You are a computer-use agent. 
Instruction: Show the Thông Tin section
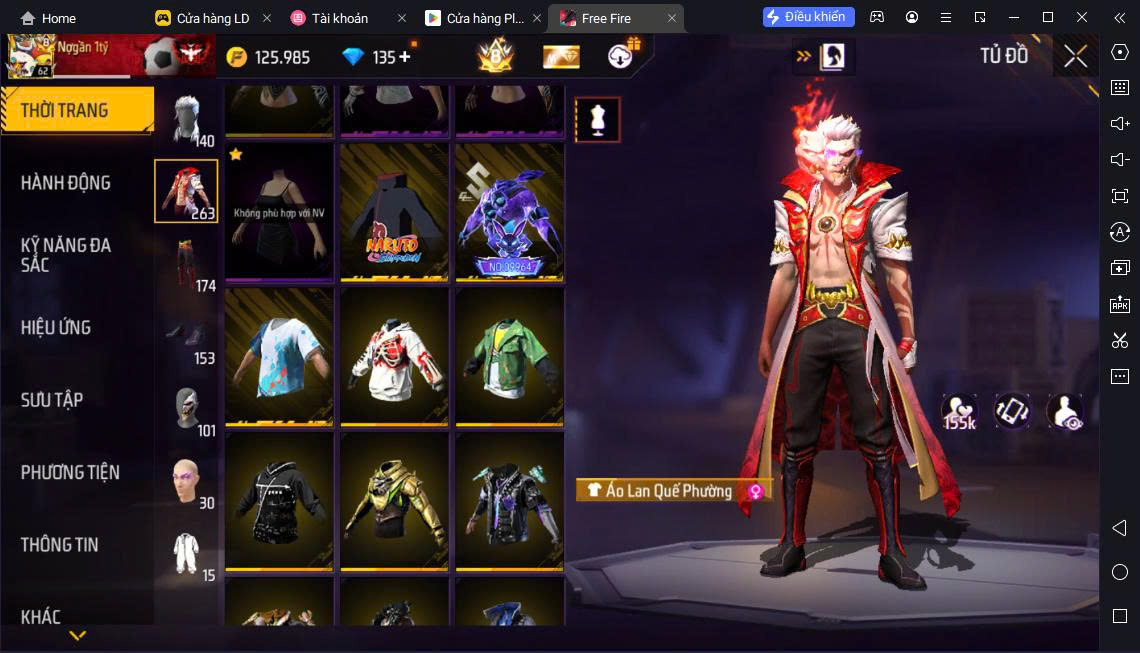pyautogui.click(x=60, y=545)
